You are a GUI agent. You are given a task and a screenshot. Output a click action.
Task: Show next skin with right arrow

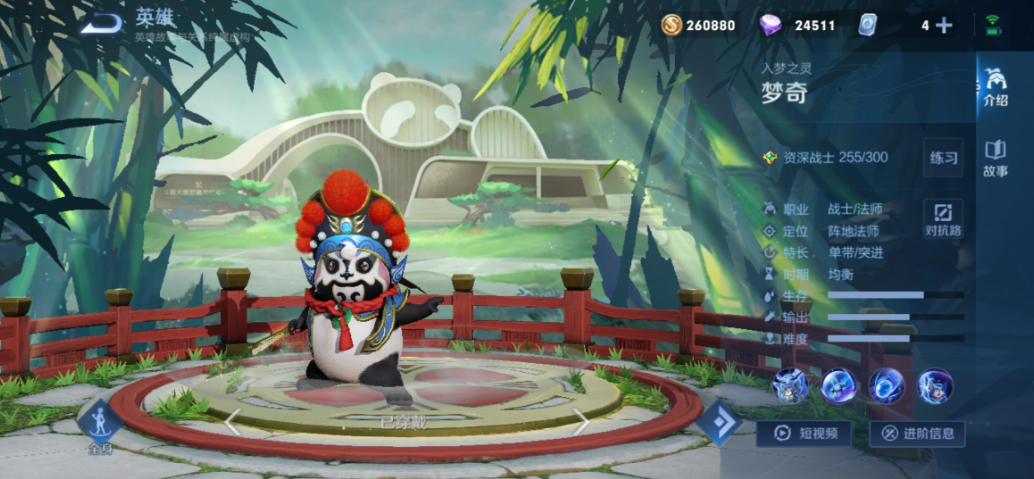click(580, 423)
